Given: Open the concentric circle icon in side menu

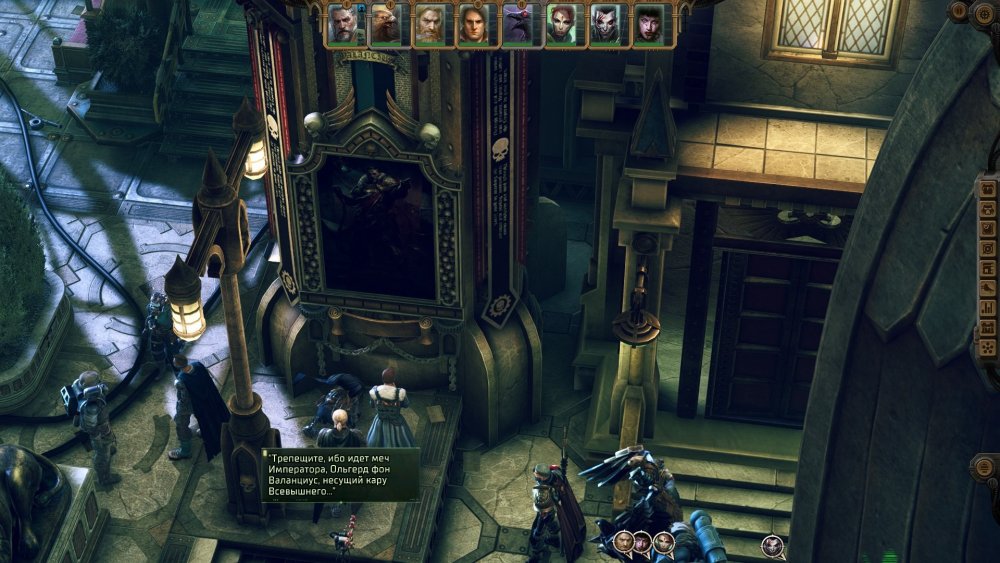Looking at the screenshot, I should (988, 248).
